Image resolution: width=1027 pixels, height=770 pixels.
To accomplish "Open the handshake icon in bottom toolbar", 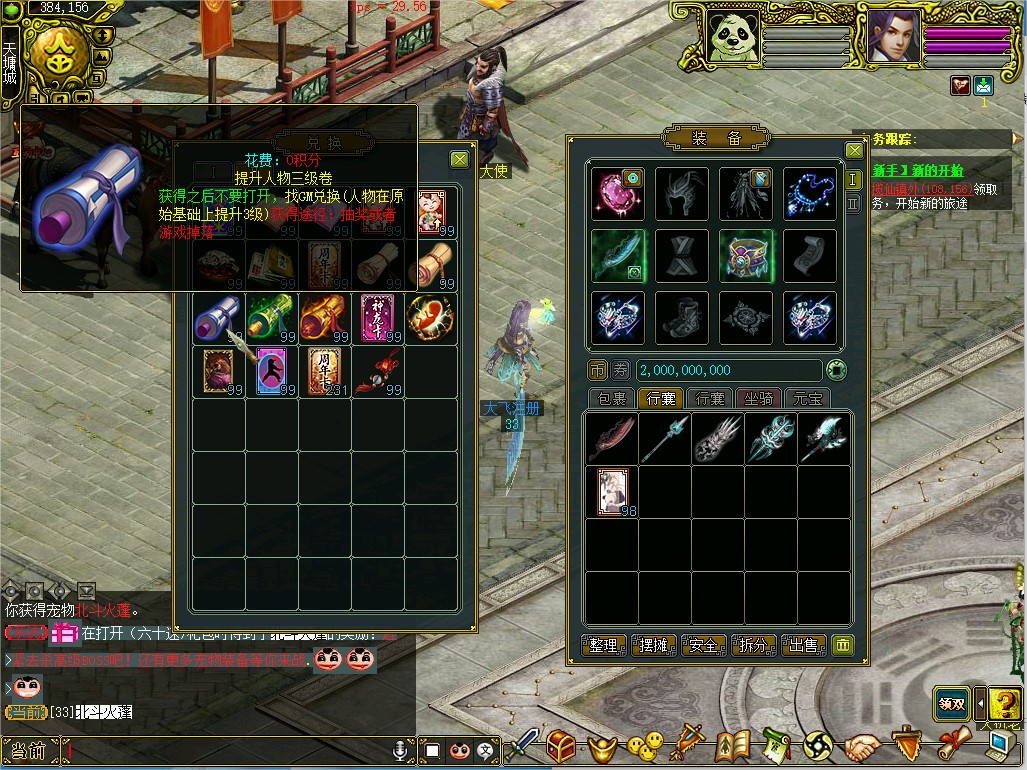I will pyautogui.click(x=862, y=746).
